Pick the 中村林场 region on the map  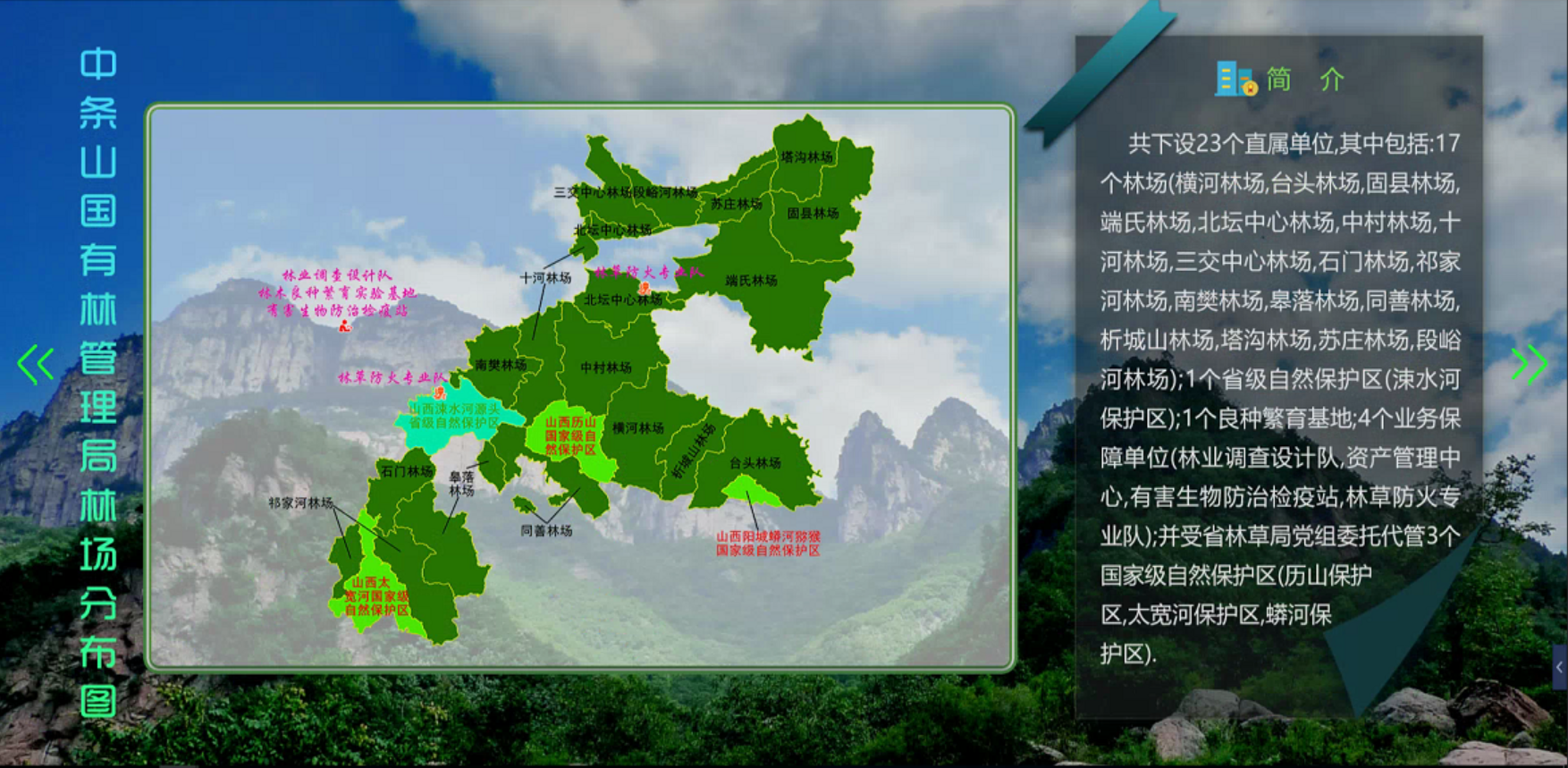pyautogui.click(x=605, y=367)
